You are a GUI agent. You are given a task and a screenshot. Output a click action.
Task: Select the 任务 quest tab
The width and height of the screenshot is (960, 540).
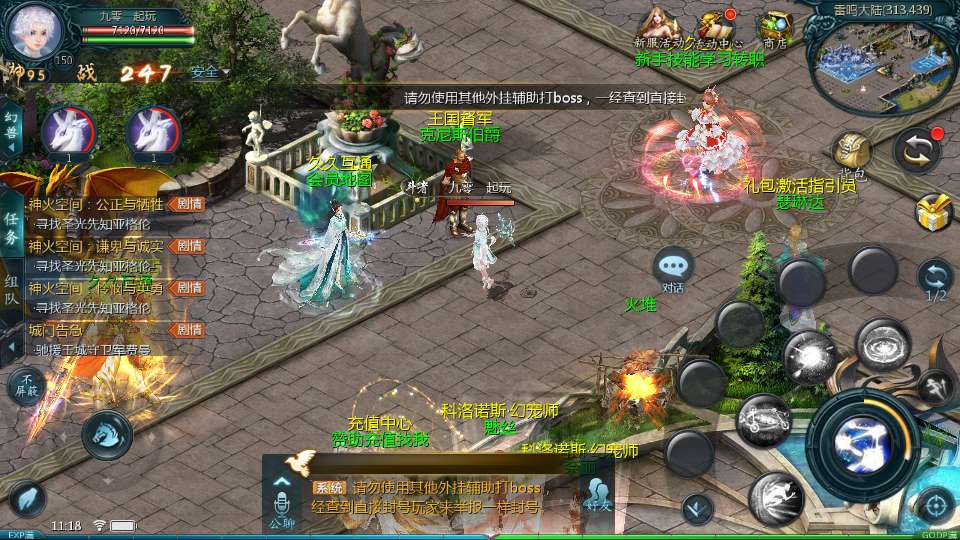click(x=11, y=227)
